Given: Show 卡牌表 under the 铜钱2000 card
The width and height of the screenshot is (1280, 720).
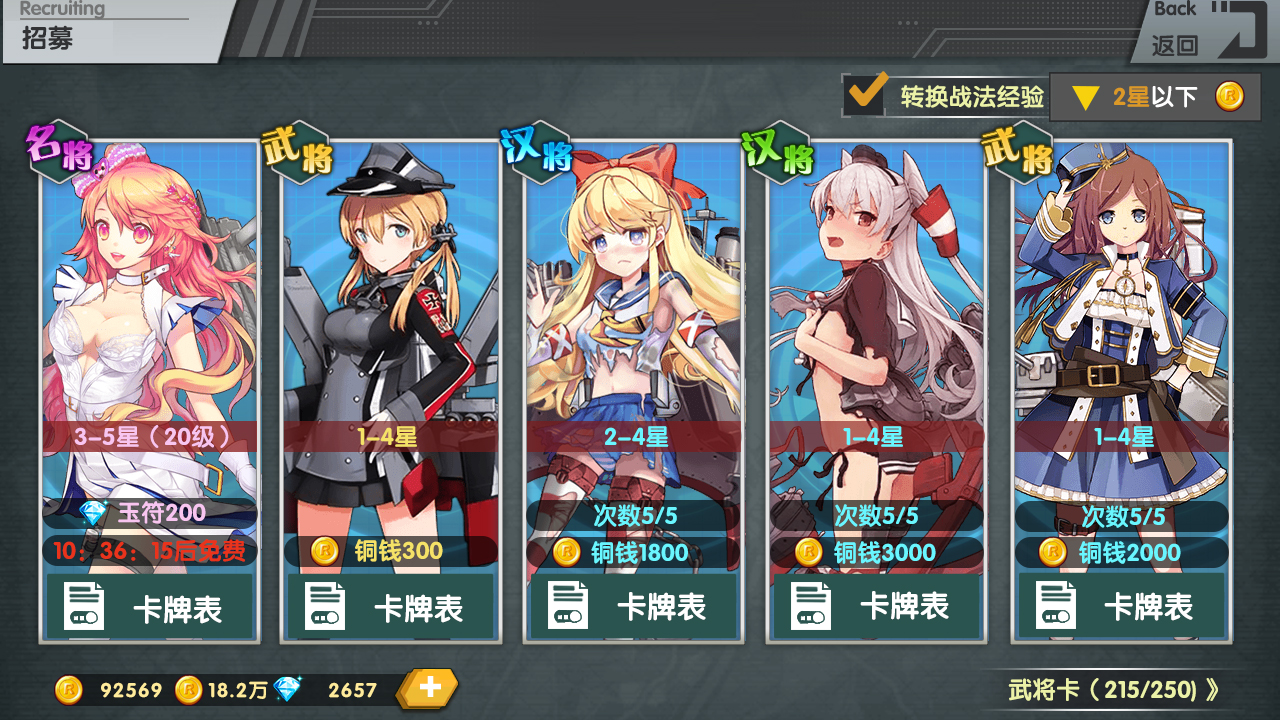Looking at the screenshot, I should [1121, 607].
